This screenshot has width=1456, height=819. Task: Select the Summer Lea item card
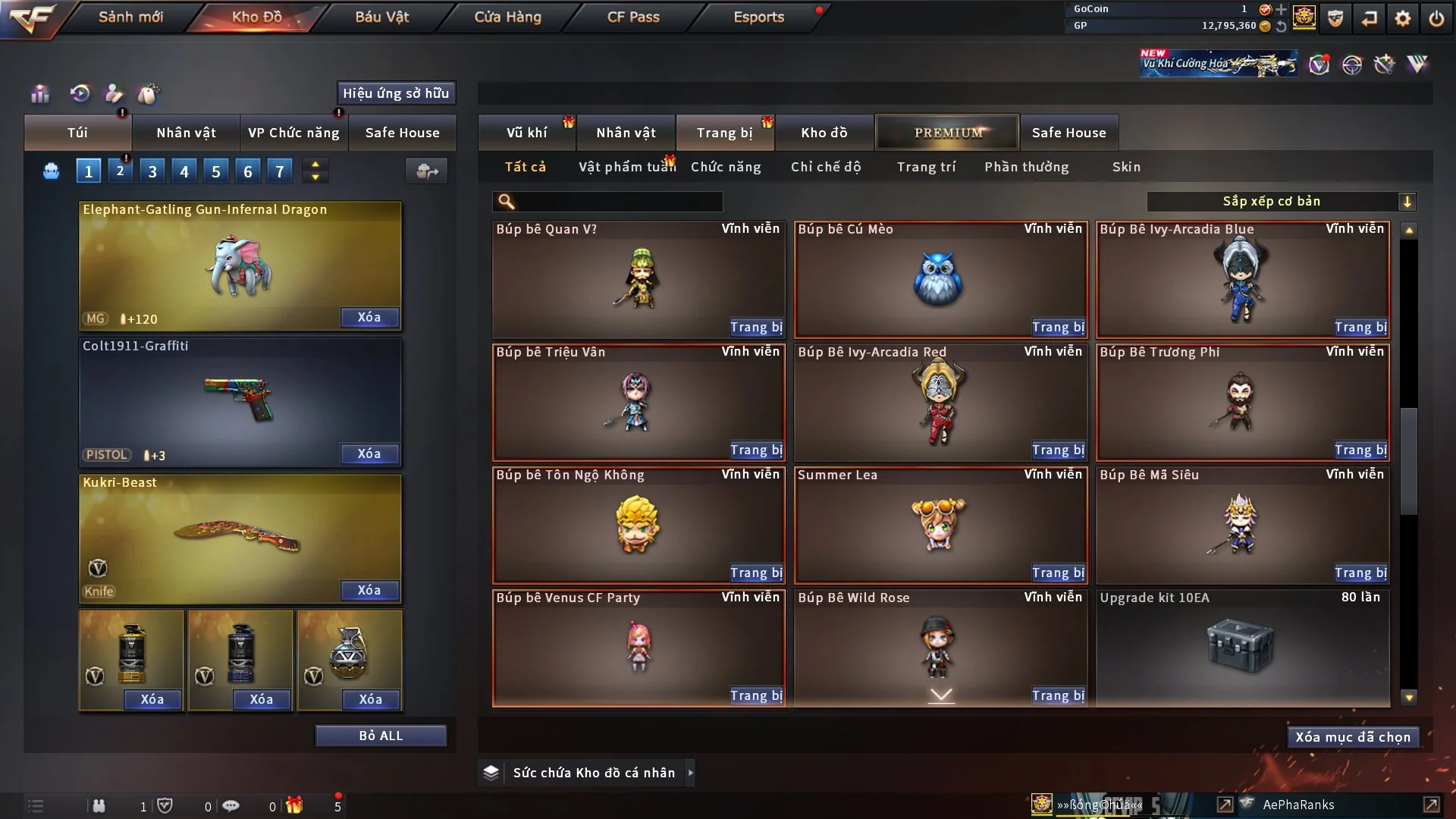940,525
